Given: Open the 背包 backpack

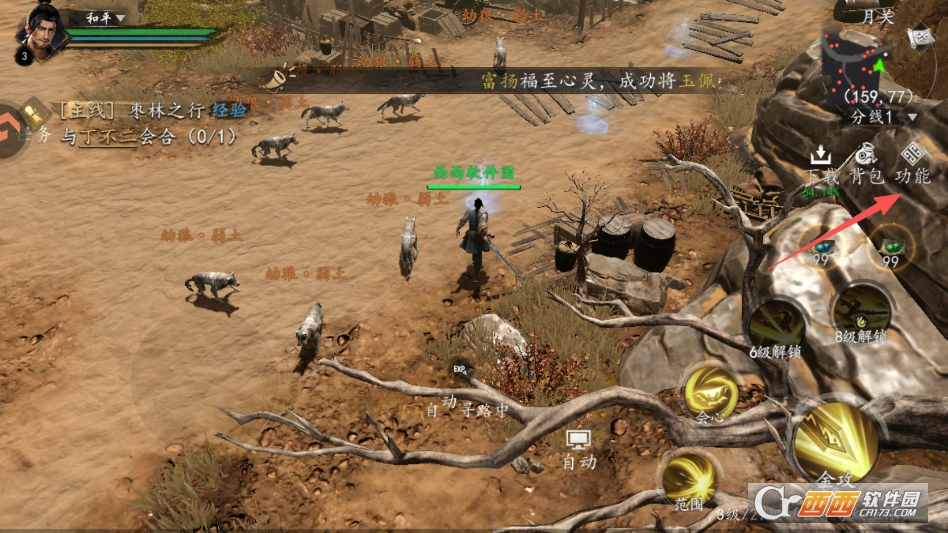Looking at the screenshot, I should coord(866,164).
